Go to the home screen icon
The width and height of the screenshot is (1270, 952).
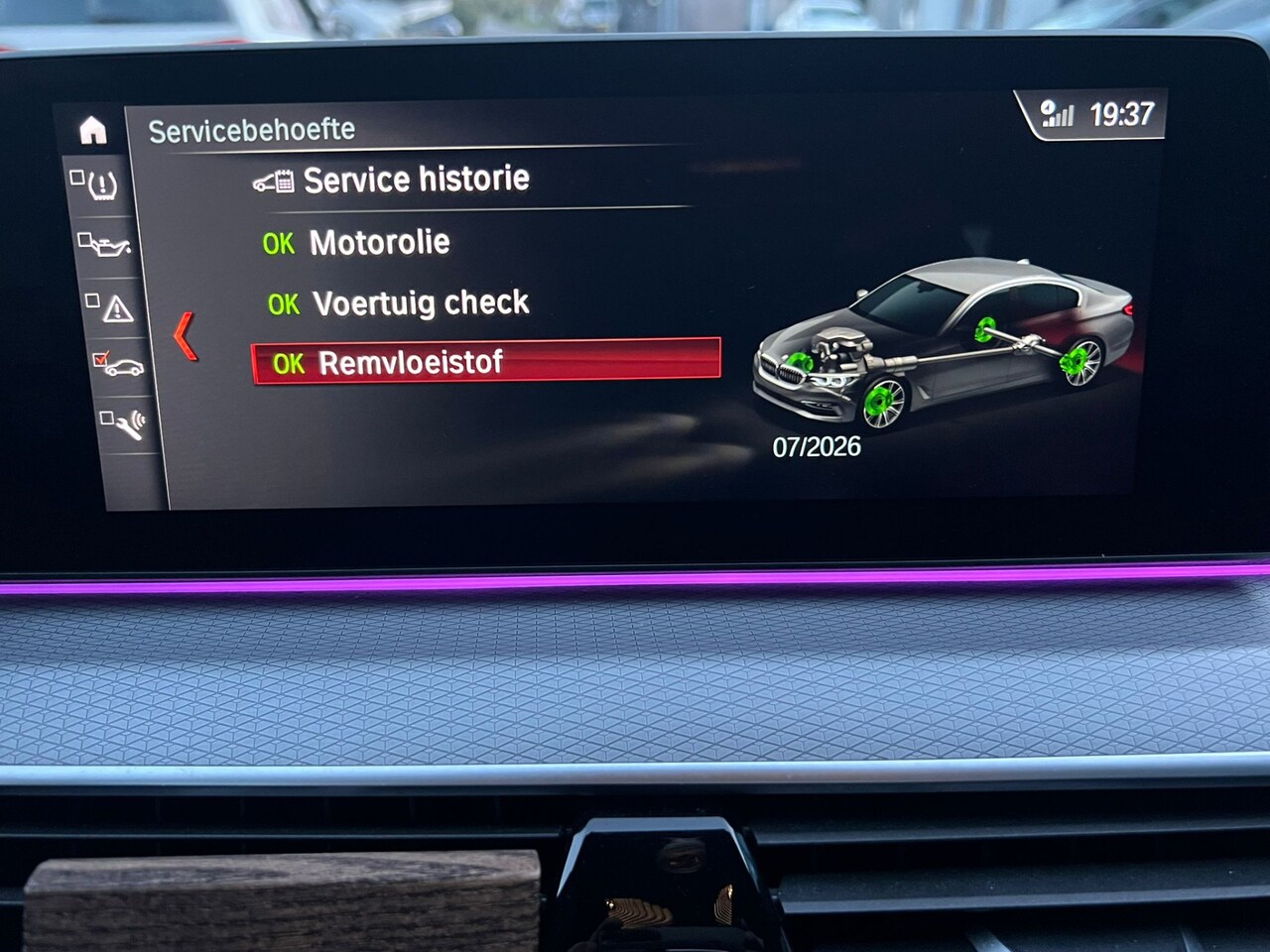(x=93, y=130)
